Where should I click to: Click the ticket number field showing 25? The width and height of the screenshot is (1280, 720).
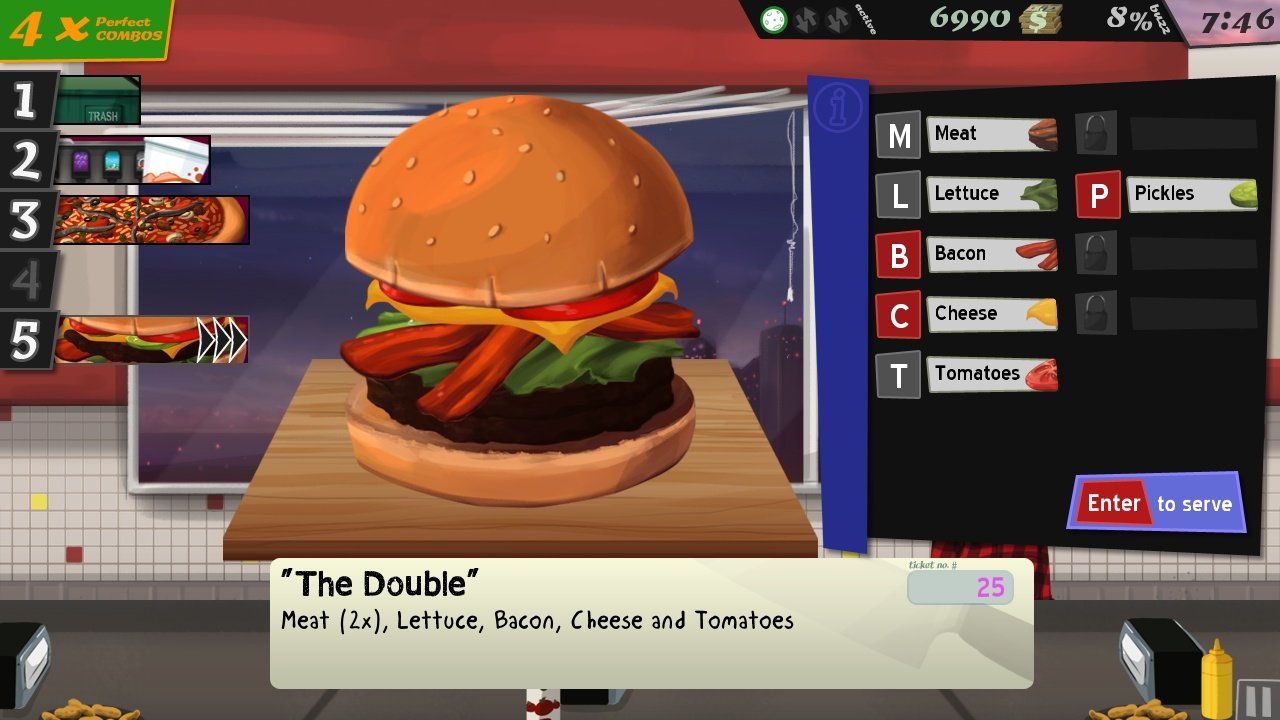(x=962, y=589)
